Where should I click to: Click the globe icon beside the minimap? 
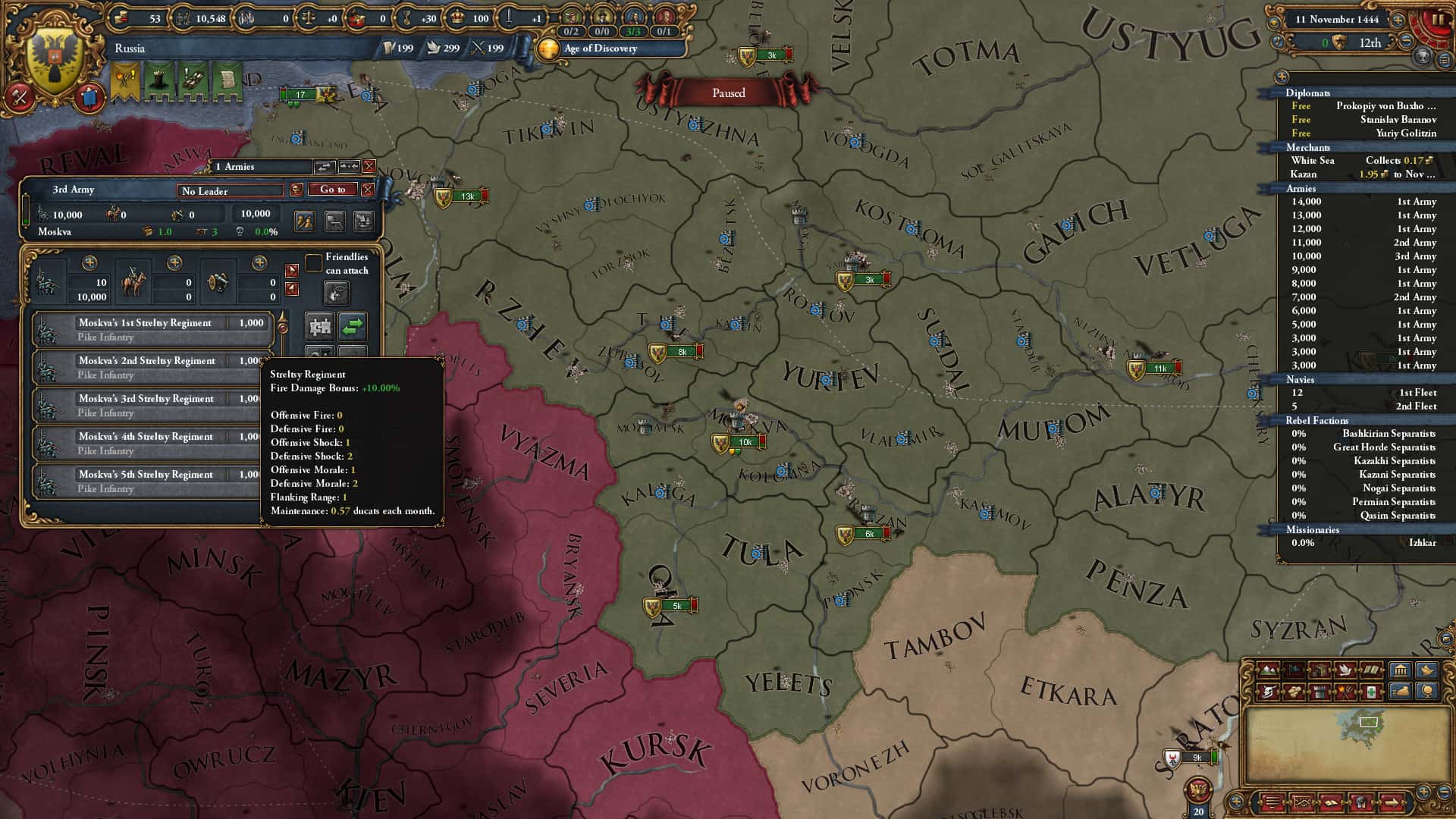pos(1427,691)
